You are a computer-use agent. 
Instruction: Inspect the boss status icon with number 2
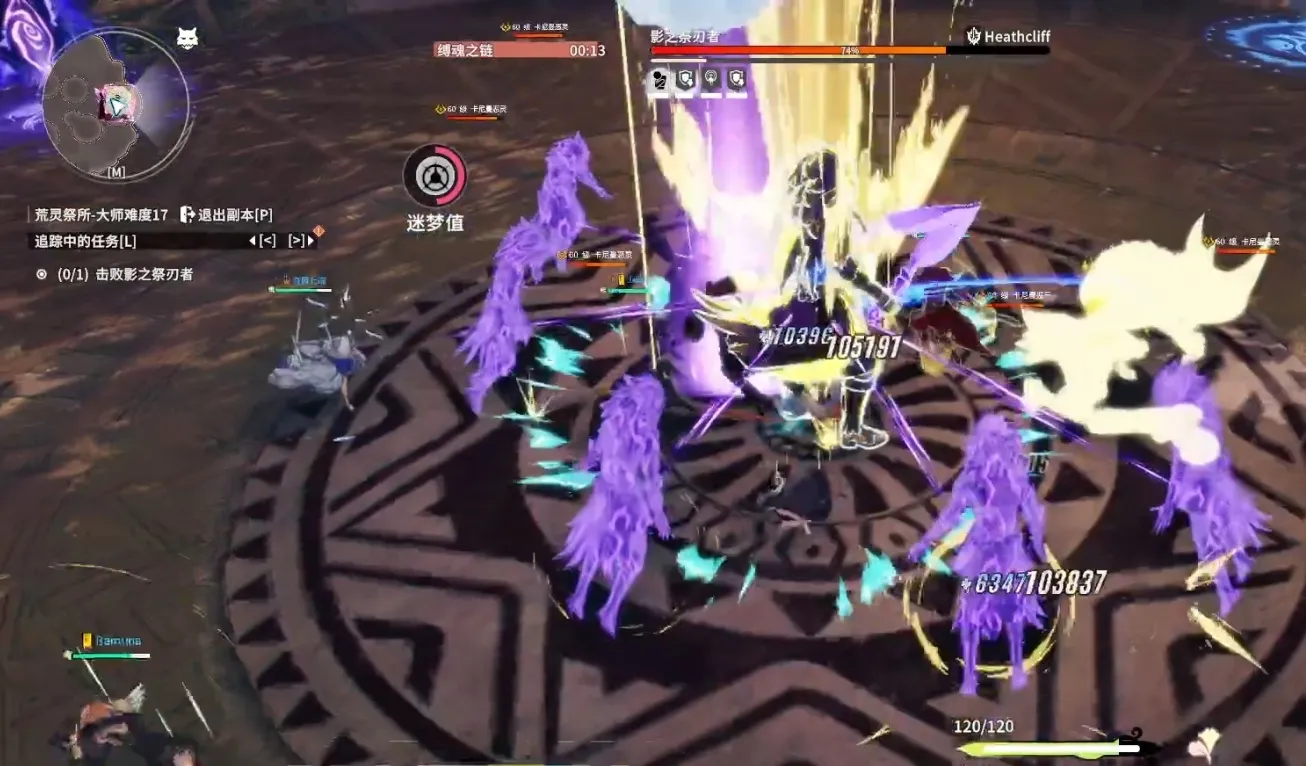659,80
